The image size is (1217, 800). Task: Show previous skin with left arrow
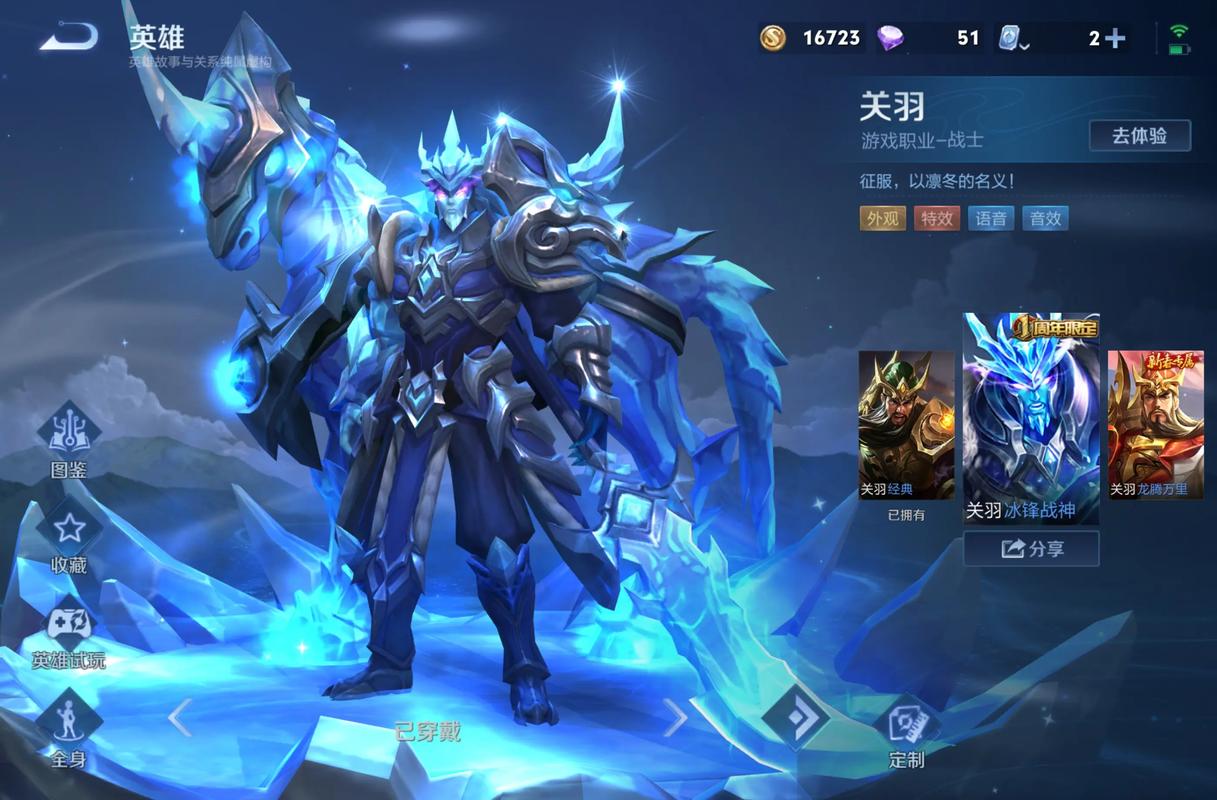click(x=180, y=718)
